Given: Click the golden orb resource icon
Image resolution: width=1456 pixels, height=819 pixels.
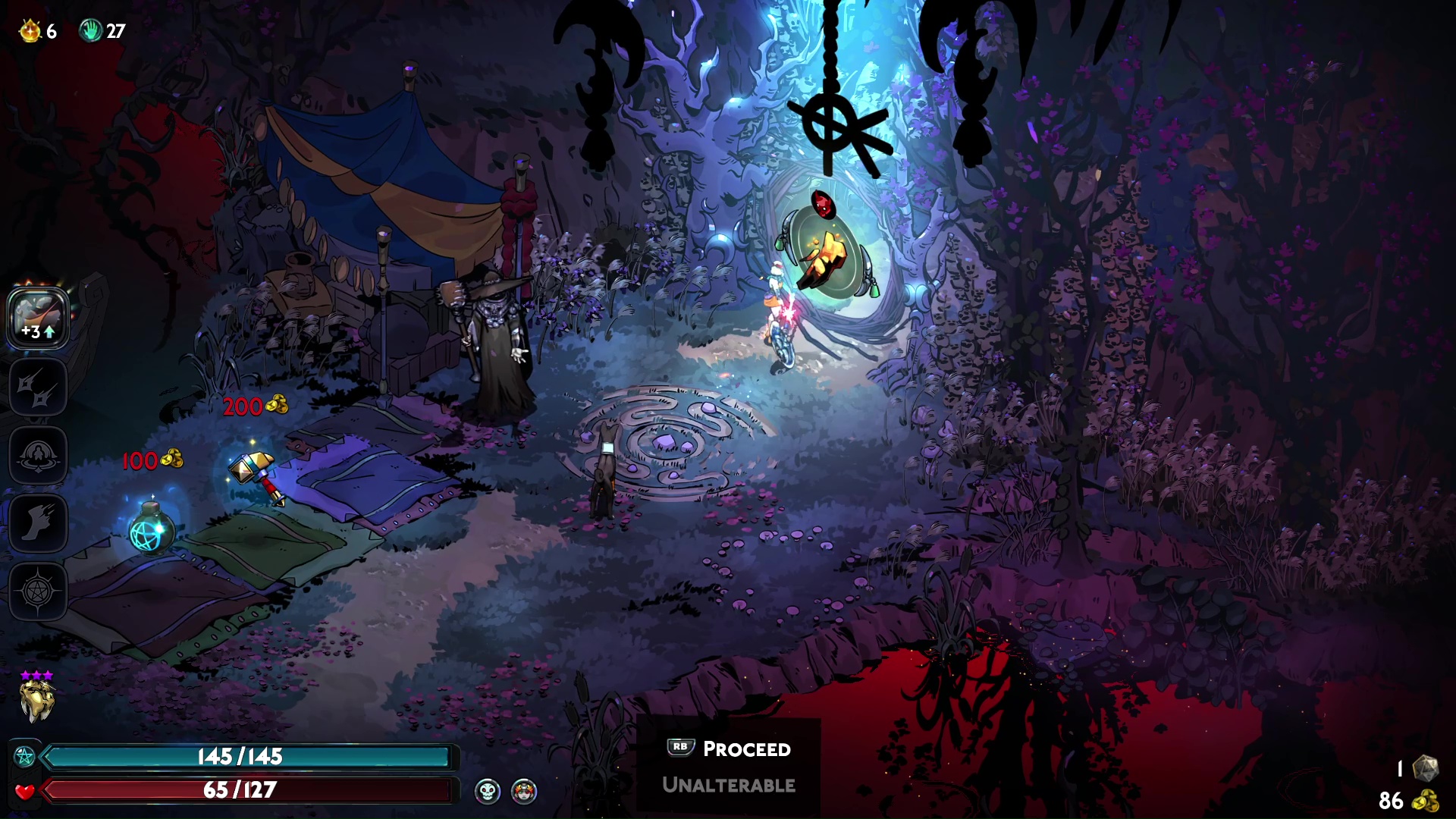Looking at the screenshot, I should 30,31.
